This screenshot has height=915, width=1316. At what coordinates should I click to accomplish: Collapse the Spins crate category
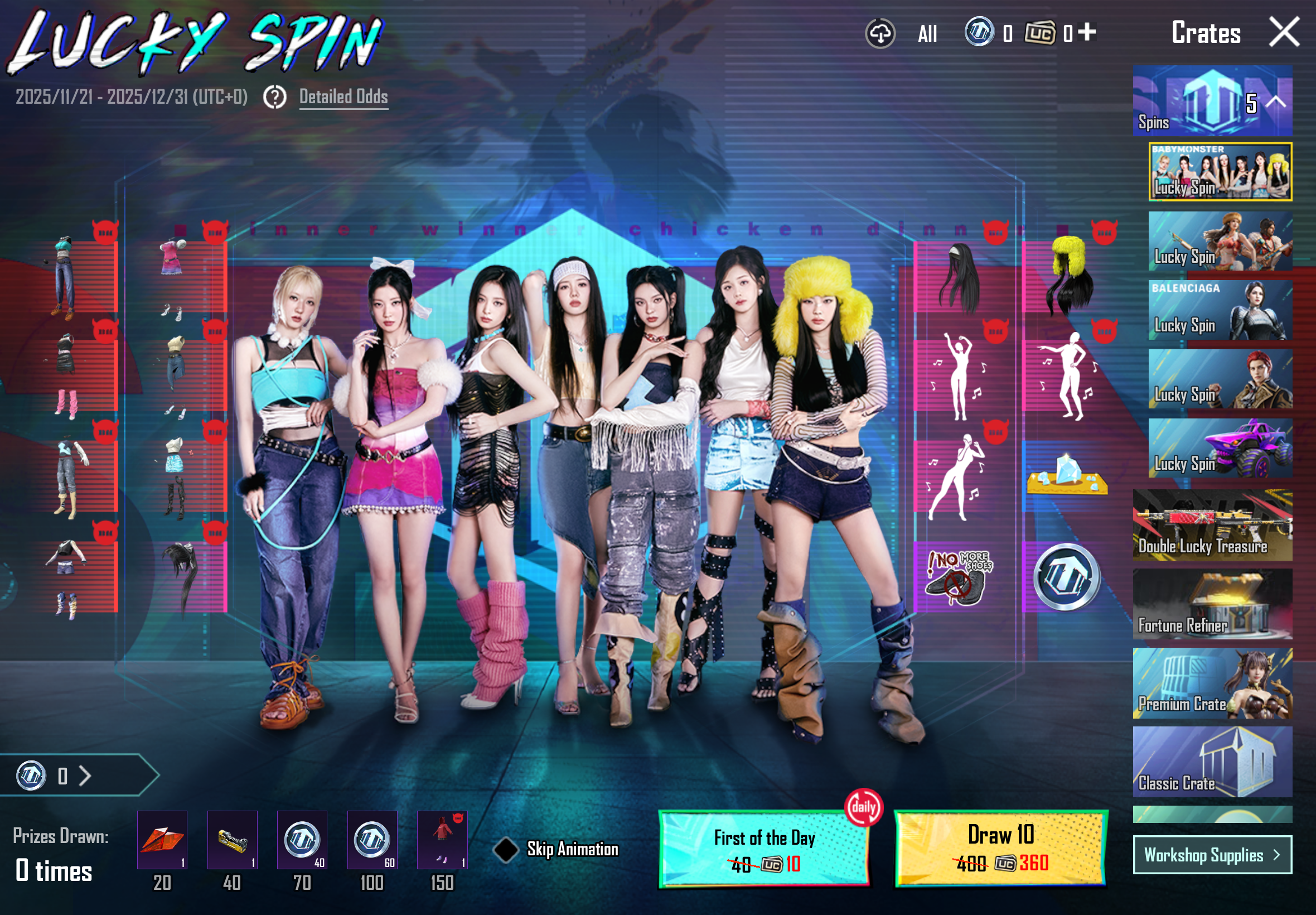1276,102
